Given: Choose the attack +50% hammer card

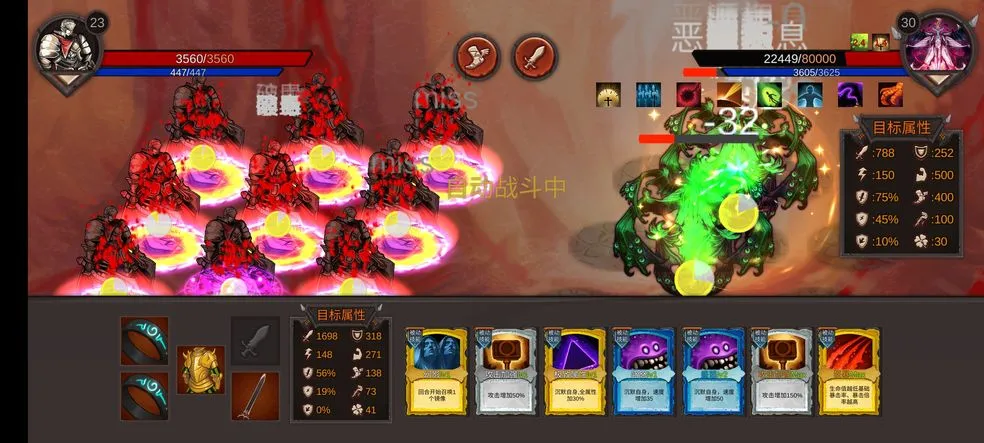Looking at the screenshot, I should click(x=505, y=372).
